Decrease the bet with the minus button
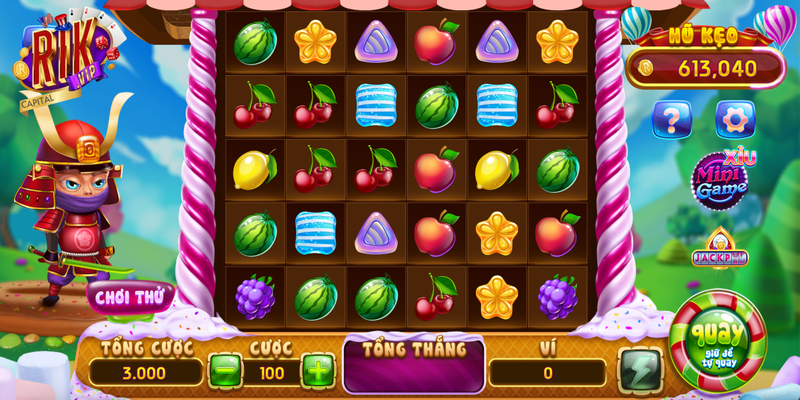The image size is (800, 400). [x=226, y=371]
